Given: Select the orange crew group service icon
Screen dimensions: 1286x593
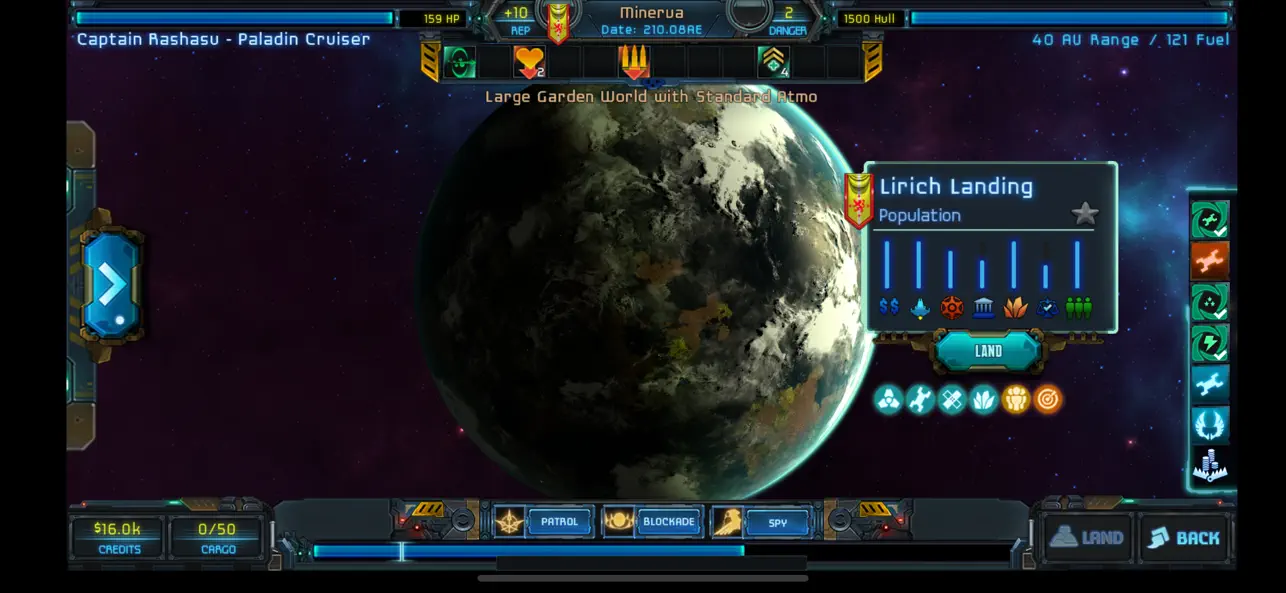Looking at the screenshot, I should 1015,400.
